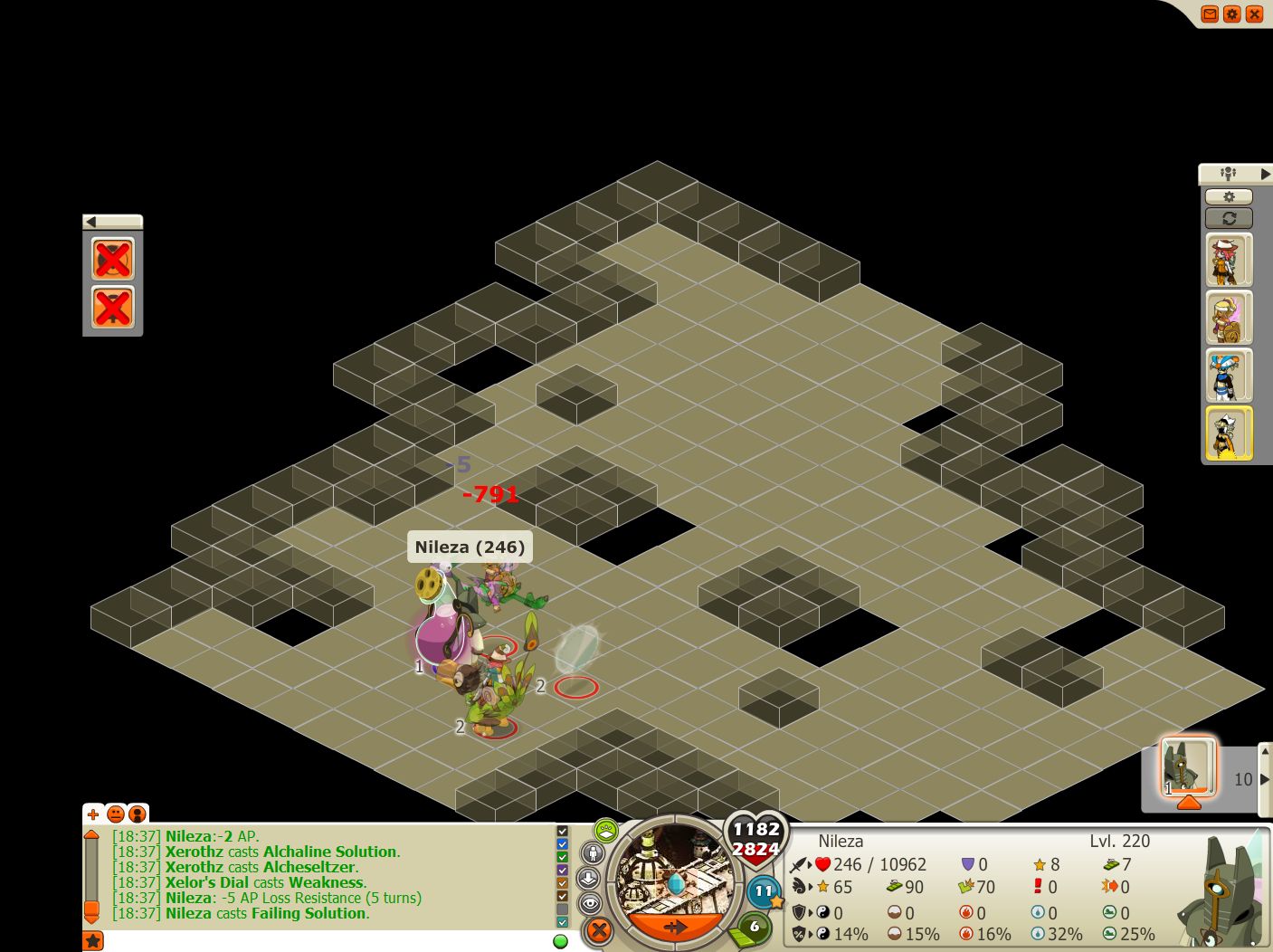Click the eye icon left of the minimap

pos(591,902)
